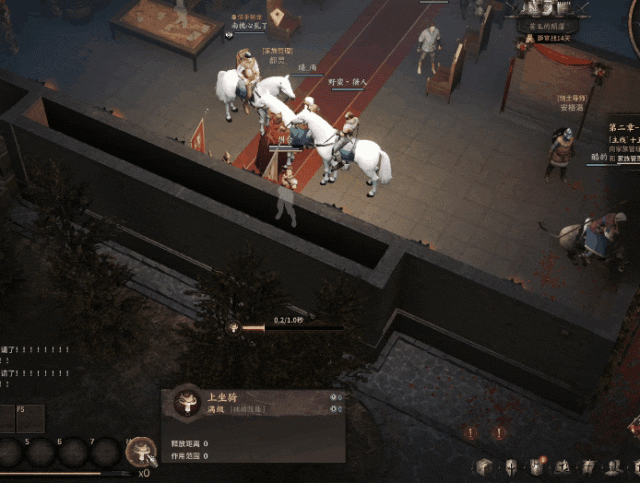Open the helmet icon with red notification
640x483 pixels.
coord(536,467)
